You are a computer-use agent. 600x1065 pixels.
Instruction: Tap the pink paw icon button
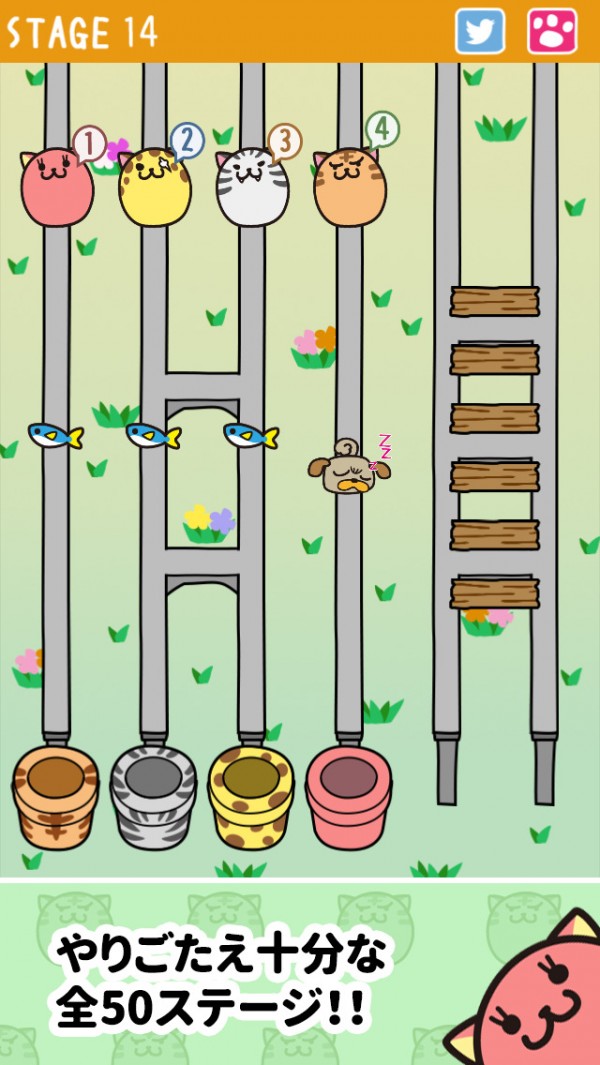[552, 31]
